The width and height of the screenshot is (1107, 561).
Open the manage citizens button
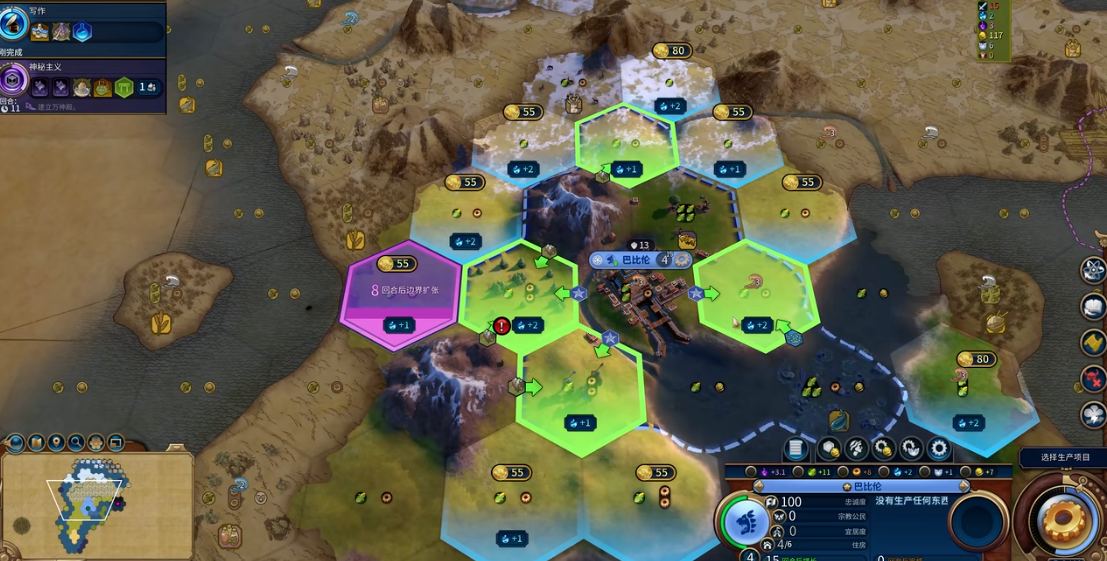coord(855,449)
